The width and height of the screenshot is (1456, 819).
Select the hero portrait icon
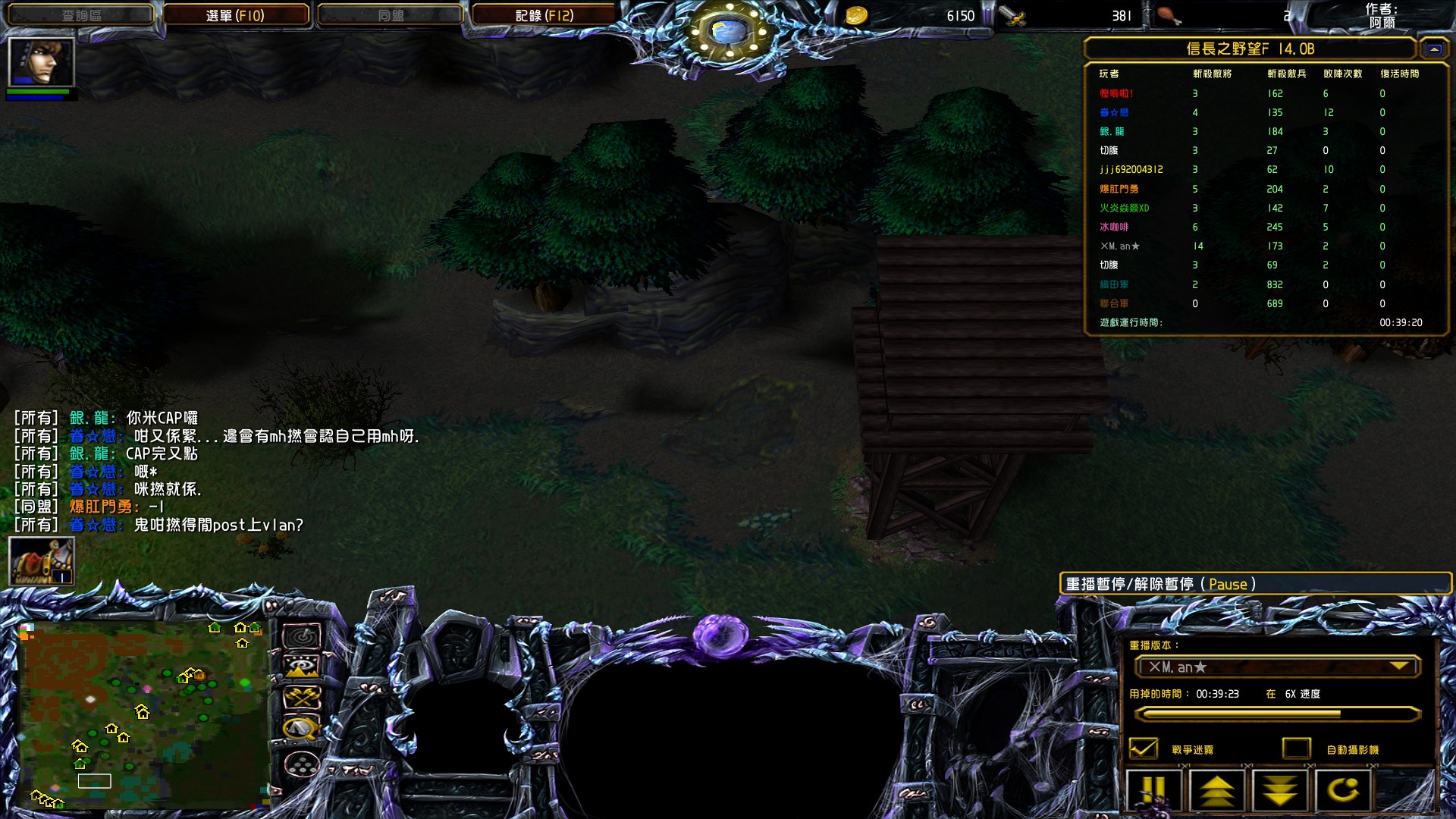pyautogui.click(x=41, y=62)
